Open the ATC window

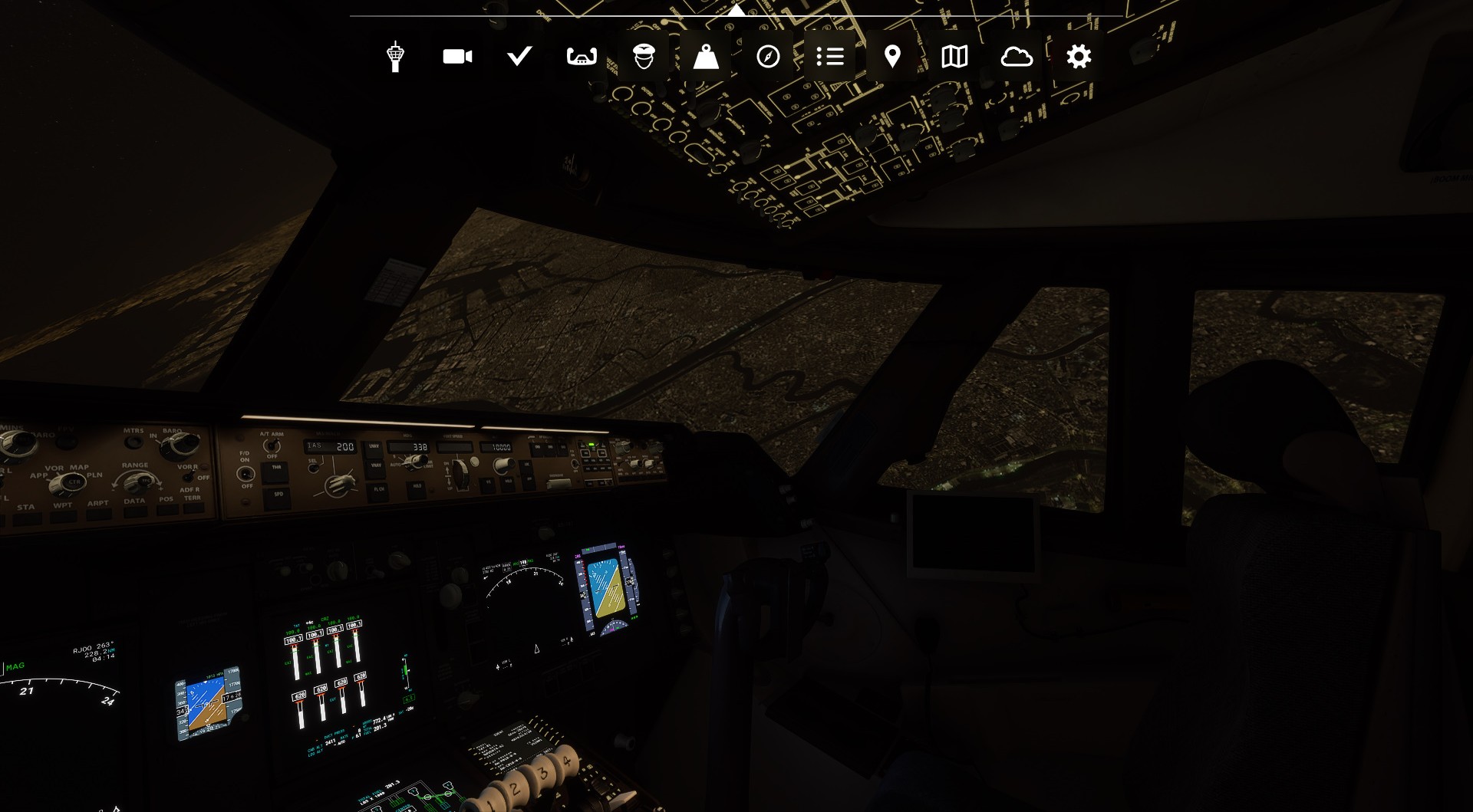point(395,55)
